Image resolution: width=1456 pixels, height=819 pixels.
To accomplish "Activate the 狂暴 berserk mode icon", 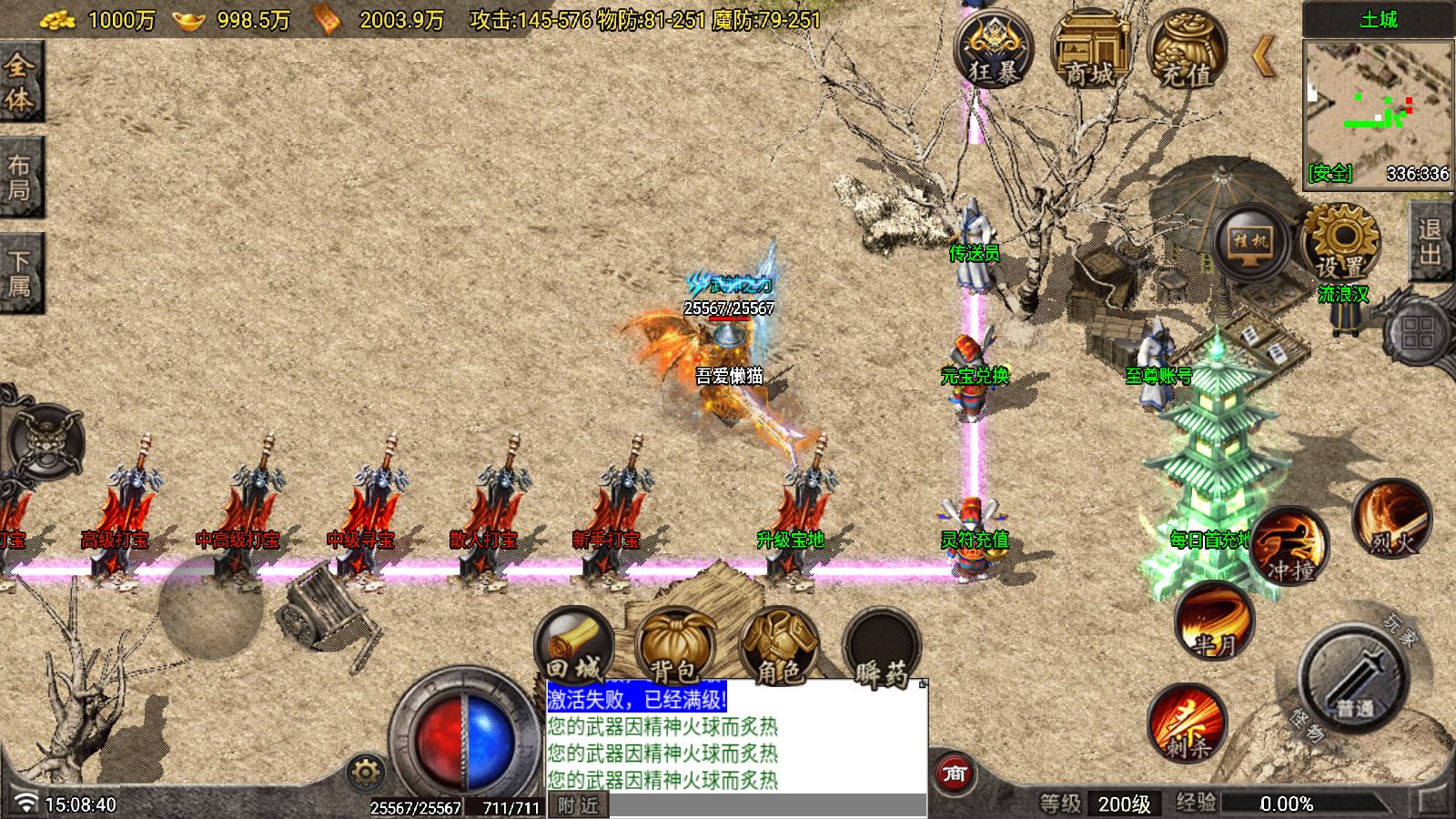I will tap(993, 50).
